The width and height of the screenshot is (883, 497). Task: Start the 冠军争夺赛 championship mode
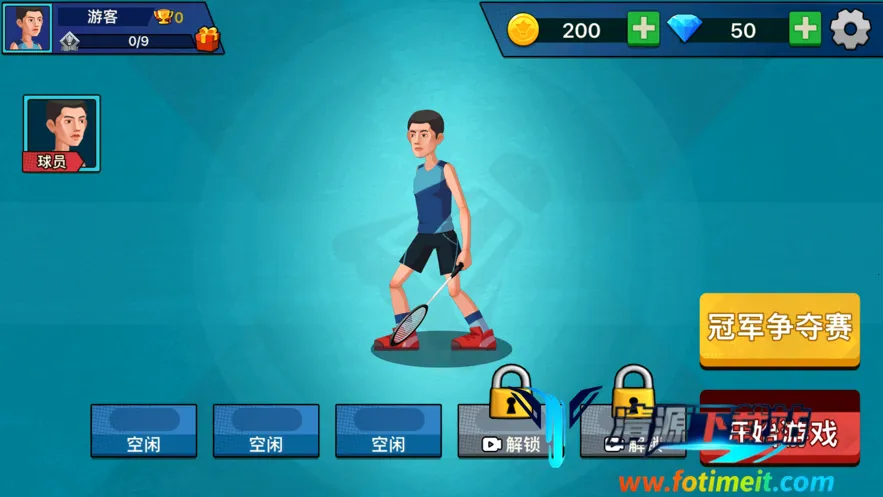pyautogui.click(x=779, y=328)
